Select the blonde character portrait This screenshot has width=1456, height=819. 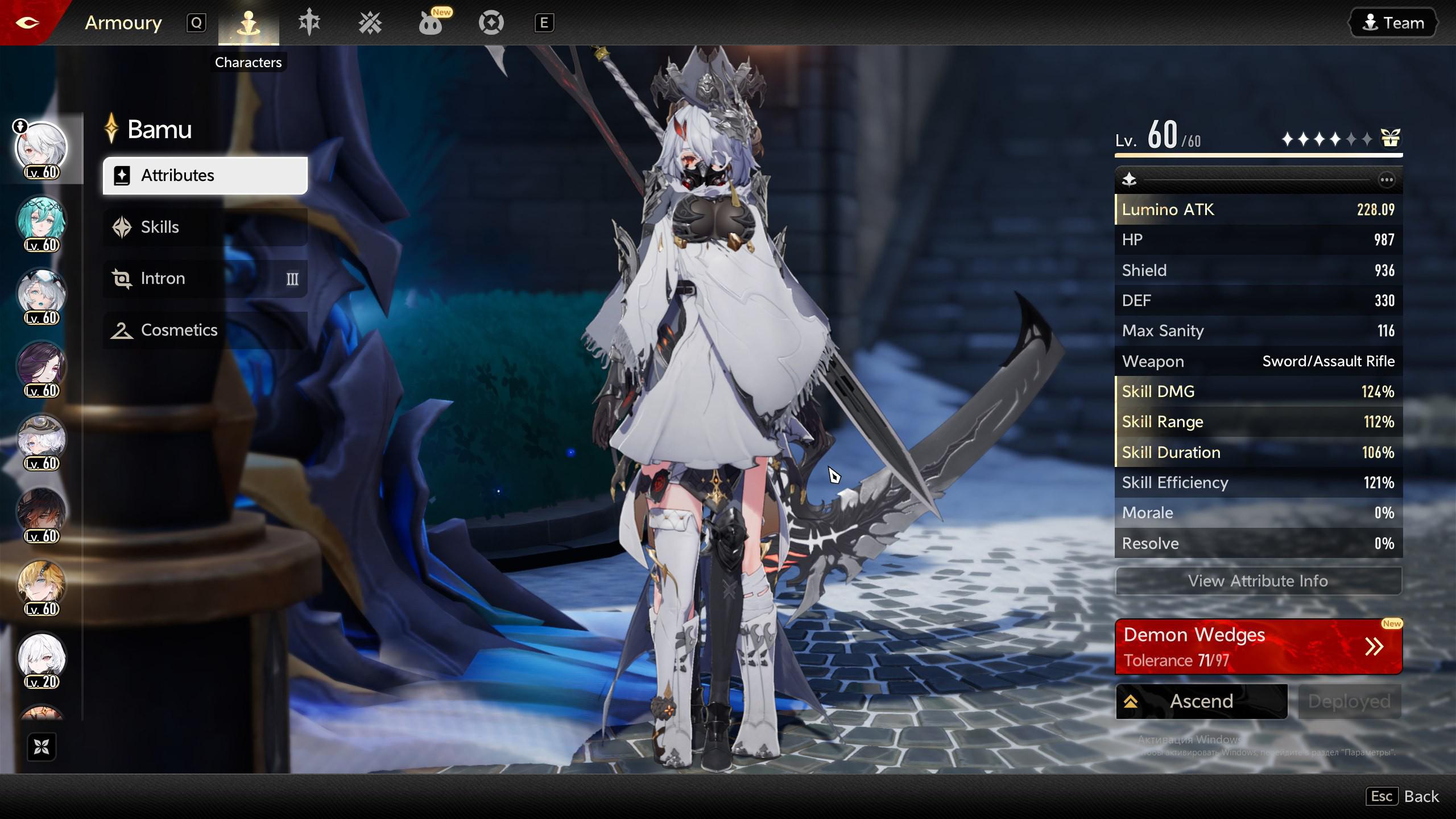(x=42, y=585)
